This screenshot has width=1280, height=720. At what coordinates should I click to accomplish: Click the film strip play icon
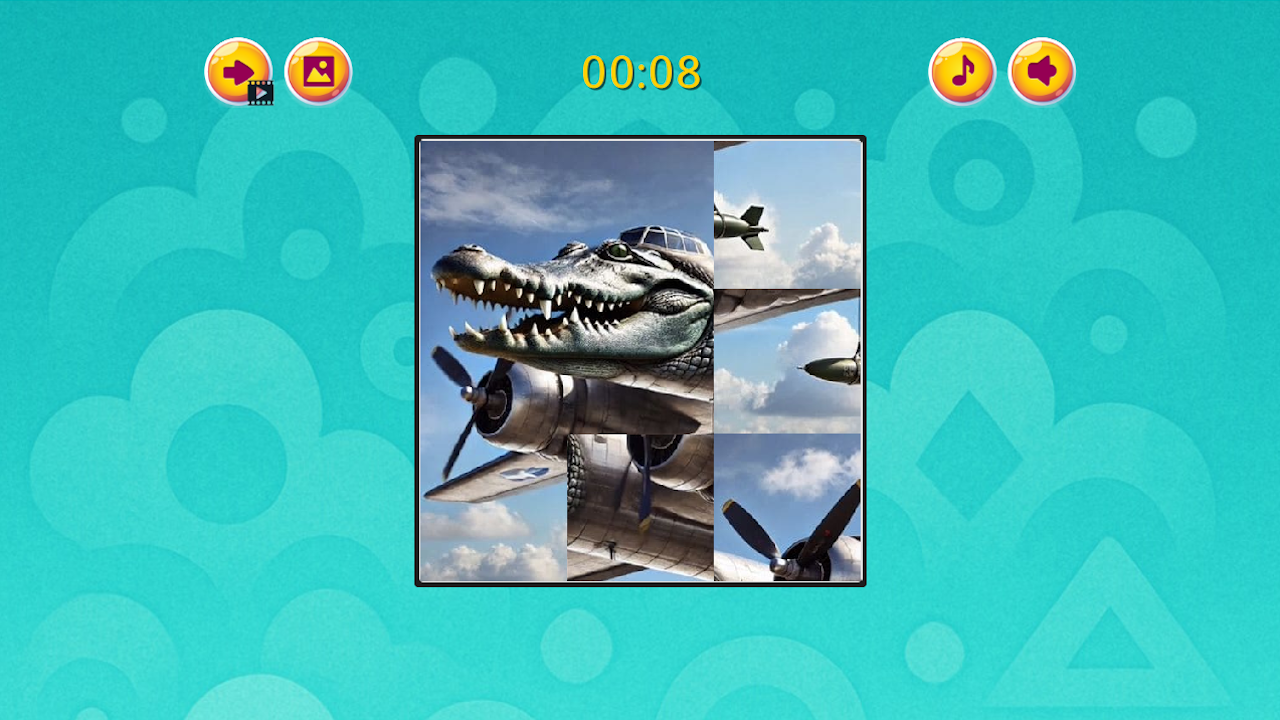(259, 92)
